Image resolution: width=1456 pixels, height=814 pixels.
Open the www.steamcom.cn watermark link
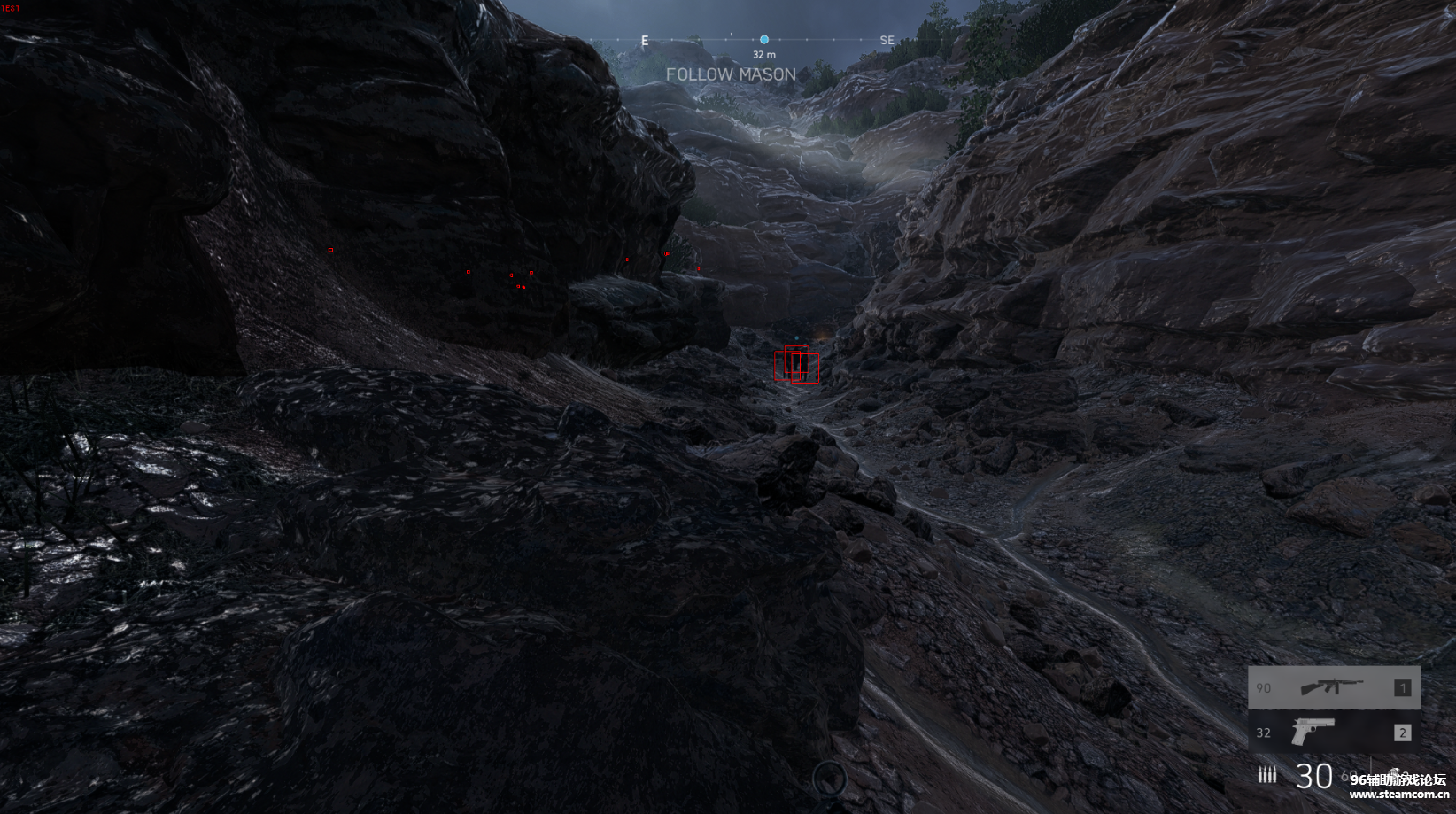[1398, 795]
